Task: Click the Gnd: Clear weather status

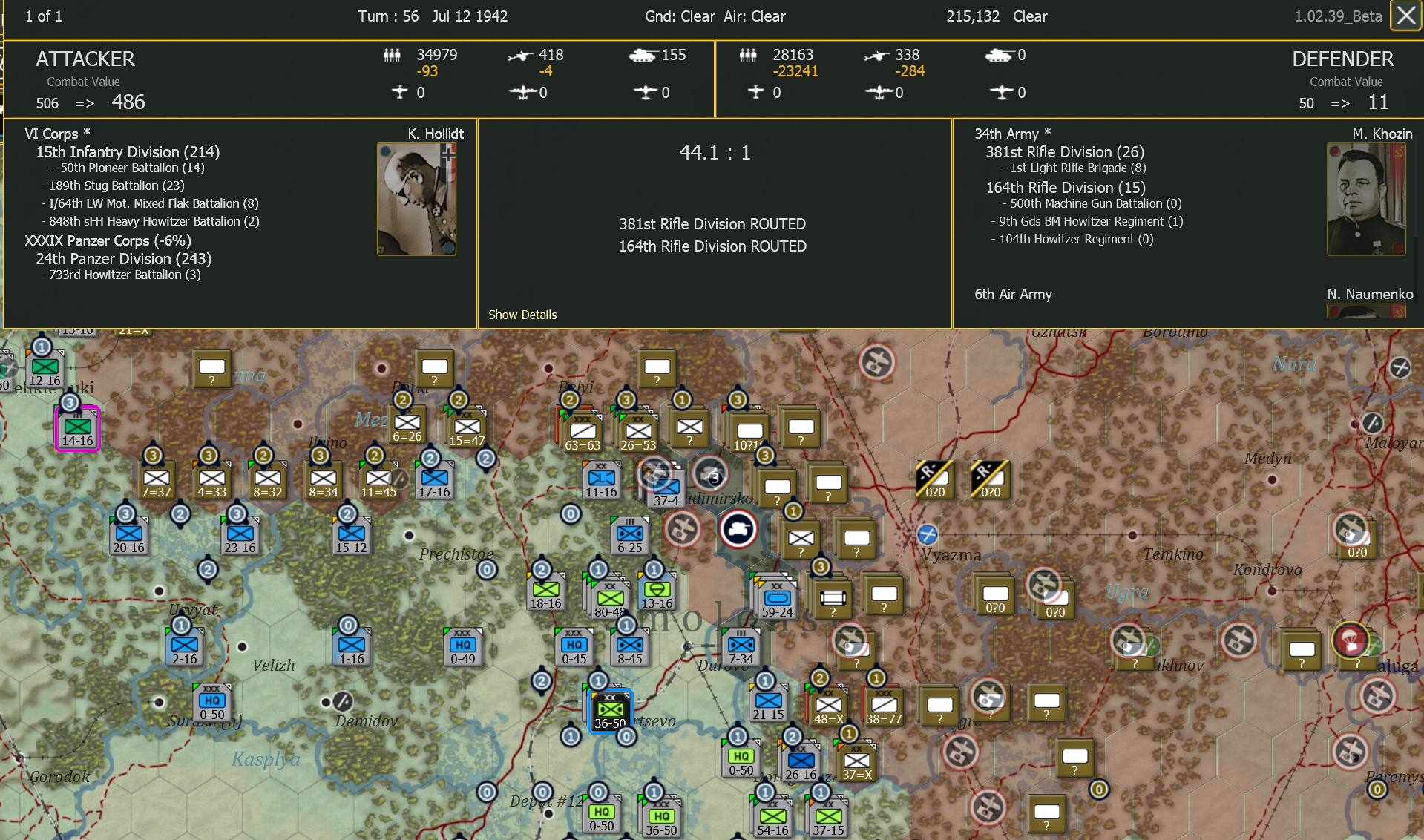Action: click(680, 16)
